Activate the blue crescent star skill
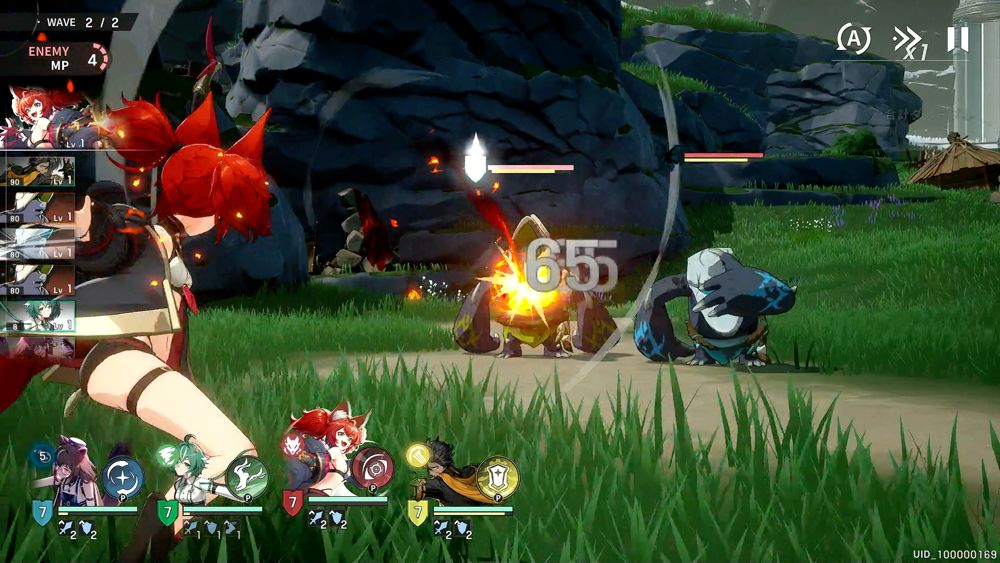Viewport: 1000px width, 563px height. pyautogui.click(x=122, y=478)
